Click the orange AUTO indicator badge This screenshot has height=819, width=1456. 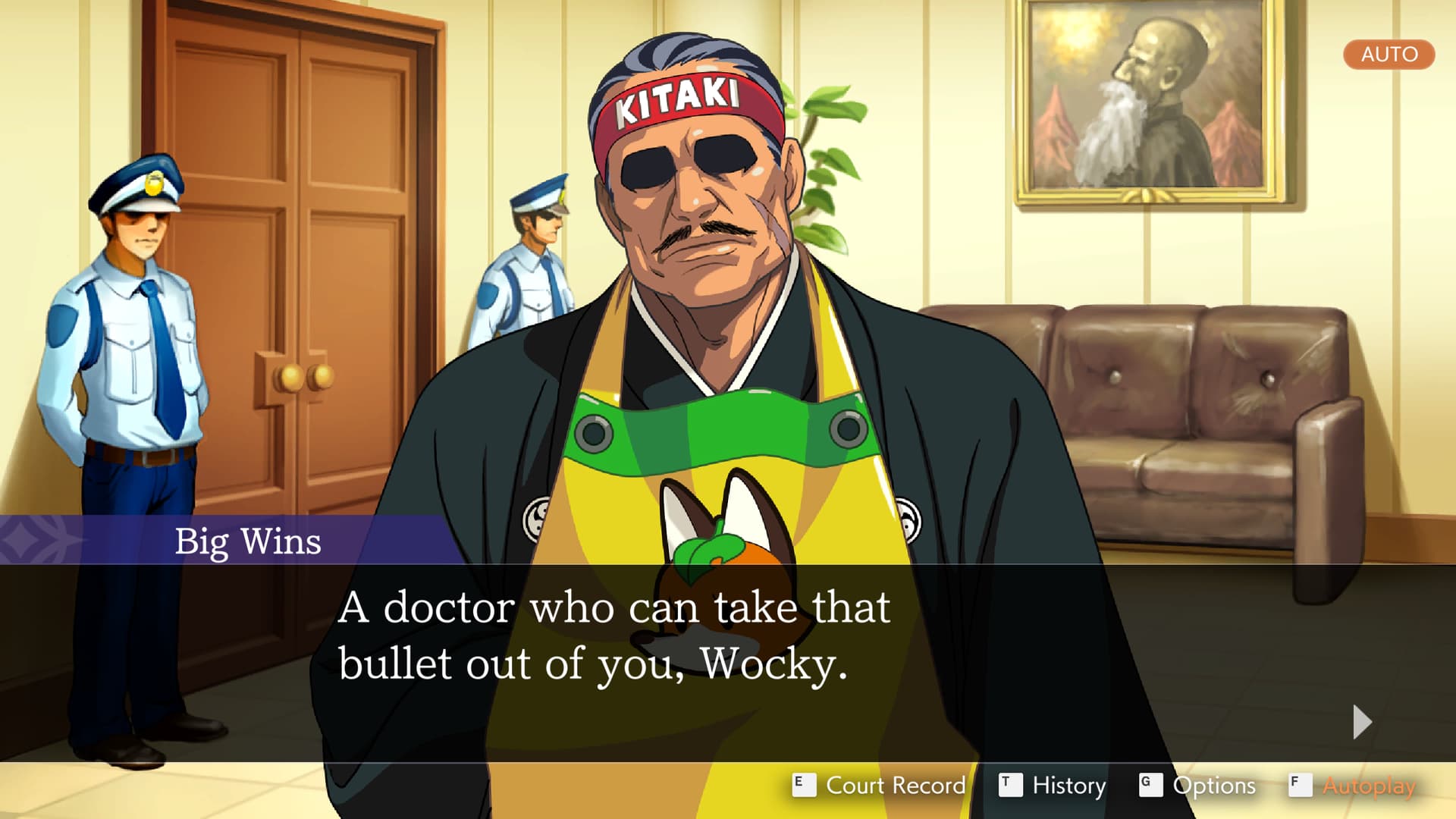click(1389, 55)
